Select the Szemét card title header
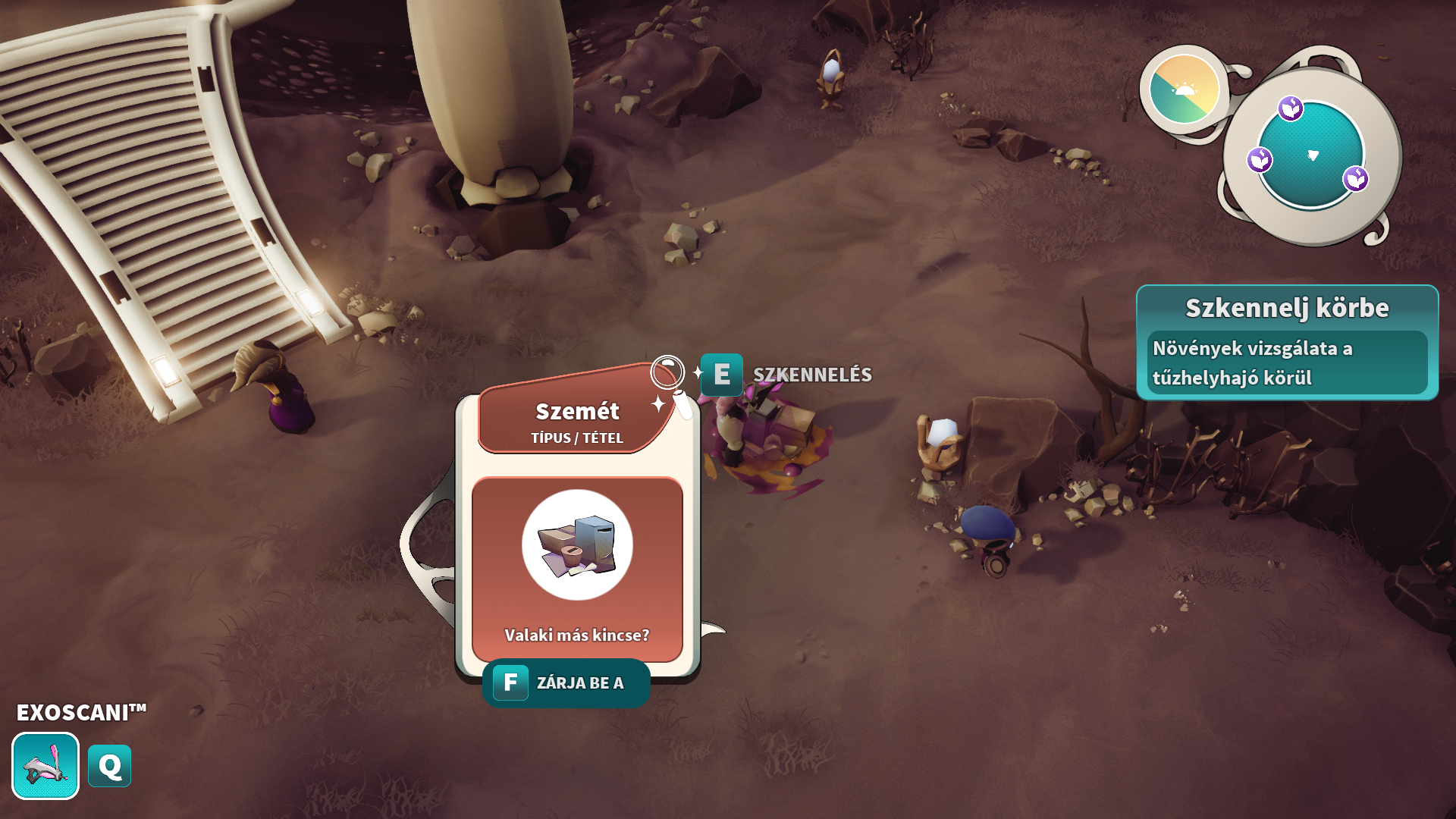Image resolution: width=1456 pixels, height=819 pixels. [577, 419]
